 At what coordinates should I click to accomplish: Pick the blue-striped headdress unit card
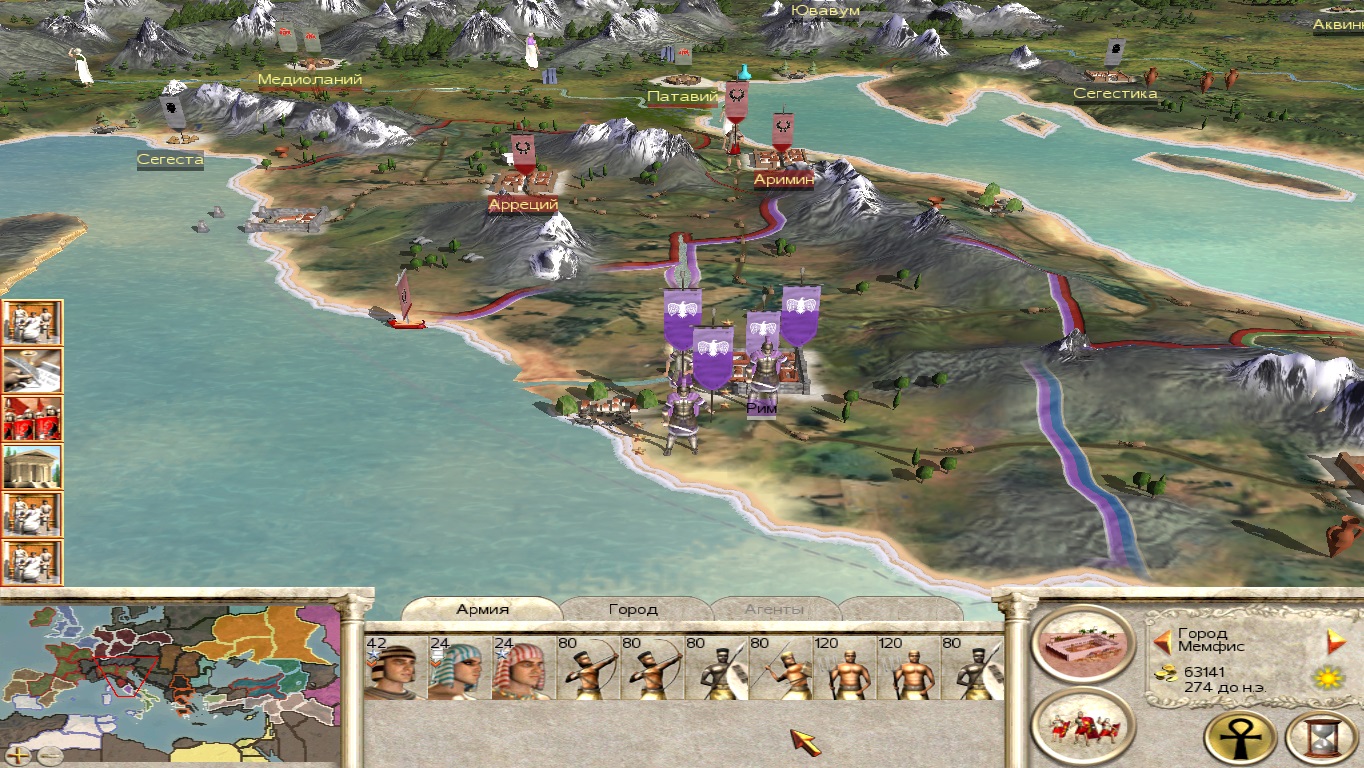(459, 668)
